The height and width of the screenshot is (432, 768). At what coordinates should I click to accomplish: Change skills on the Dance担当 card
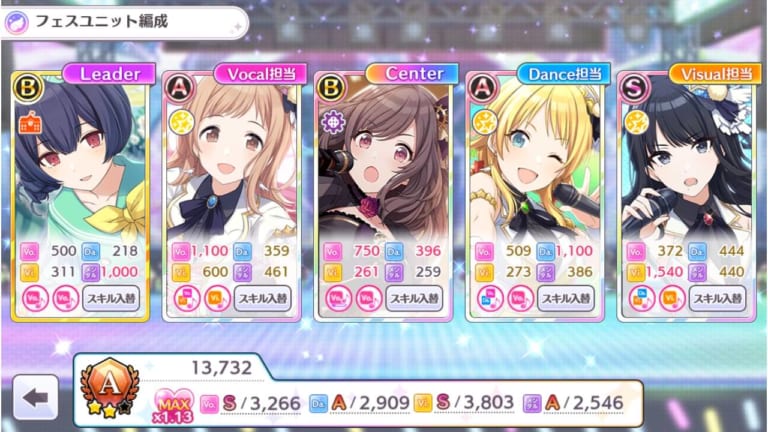click(565, 297)
